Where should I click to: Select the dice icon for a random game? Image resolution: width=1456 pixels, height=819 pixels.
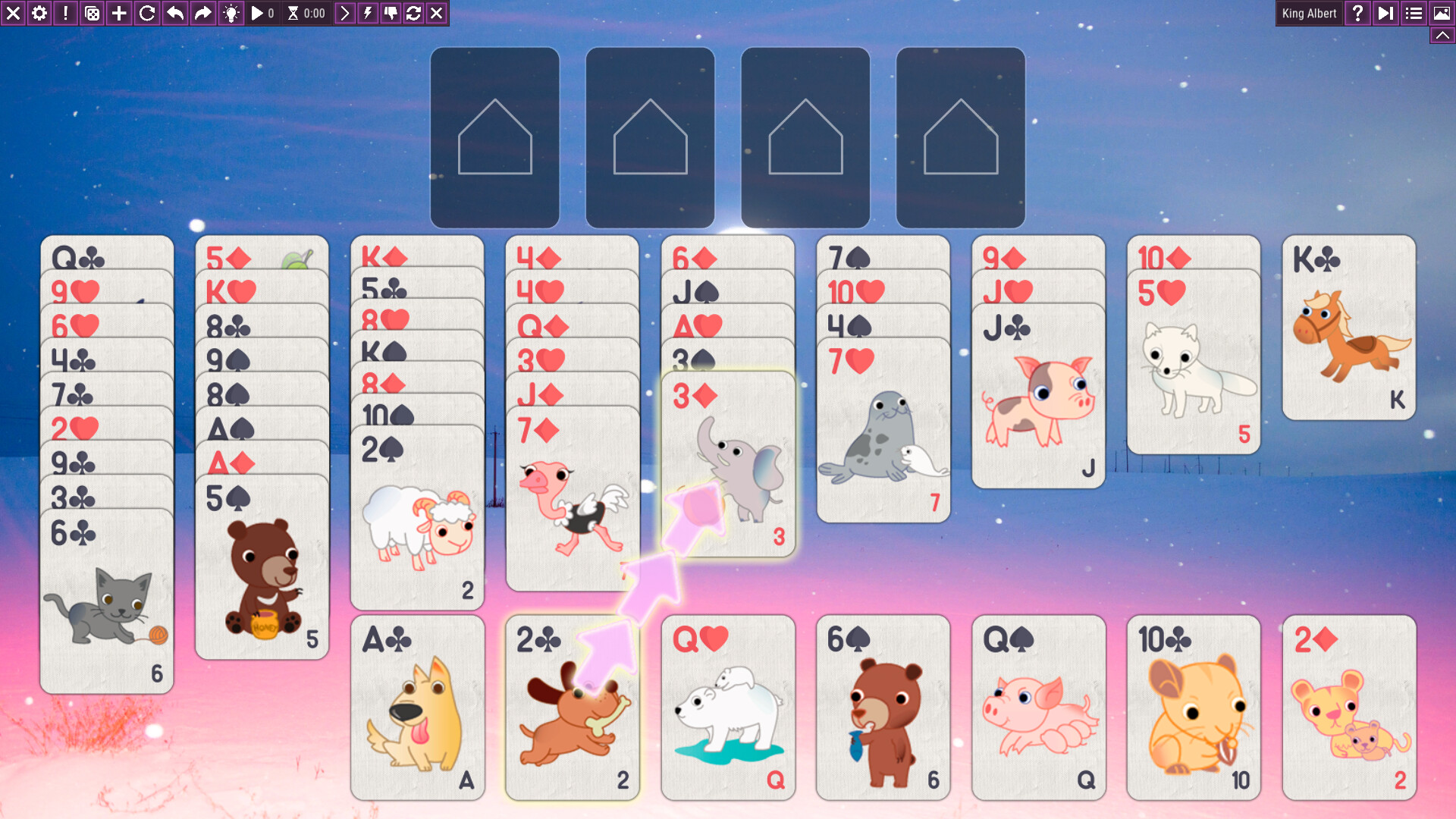pos(91,13)
